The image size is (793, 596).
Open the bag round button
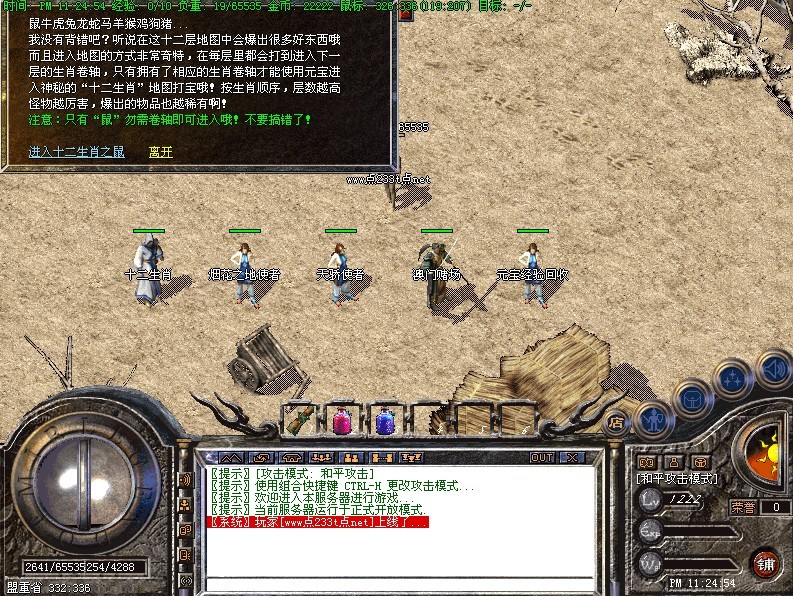(x=690, y=400)
